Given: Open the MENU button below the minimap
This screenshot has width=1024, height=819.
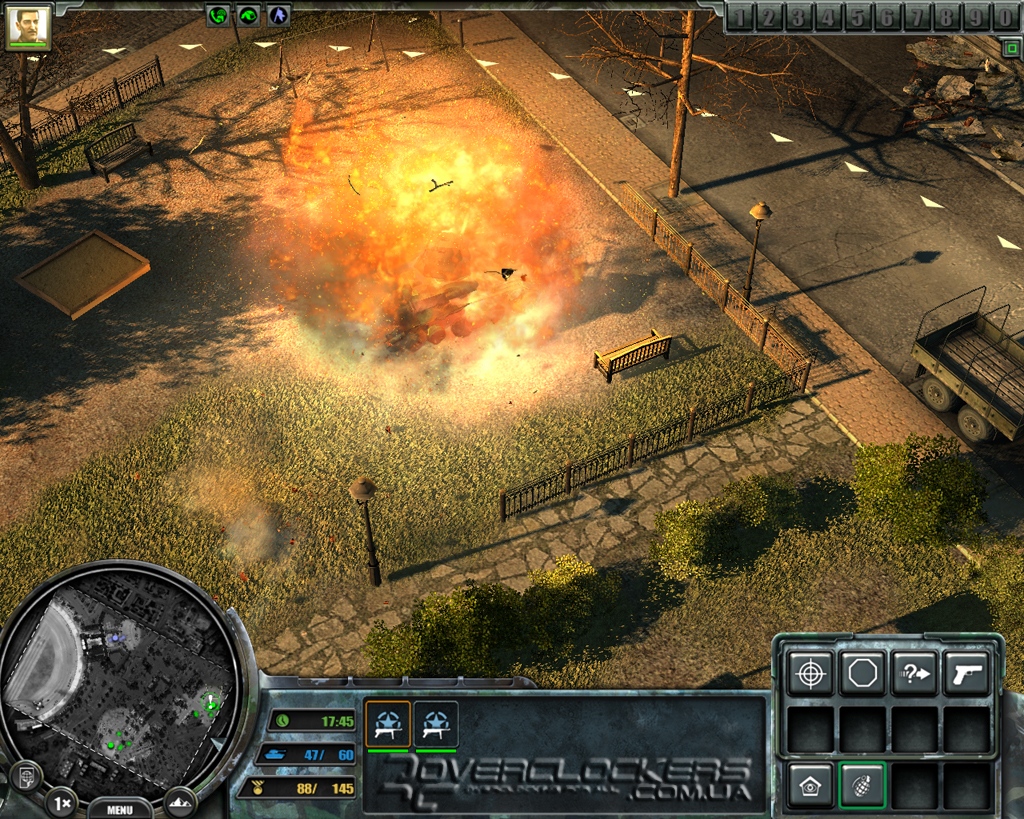Looking at the screenshot, I should [119, 809].
